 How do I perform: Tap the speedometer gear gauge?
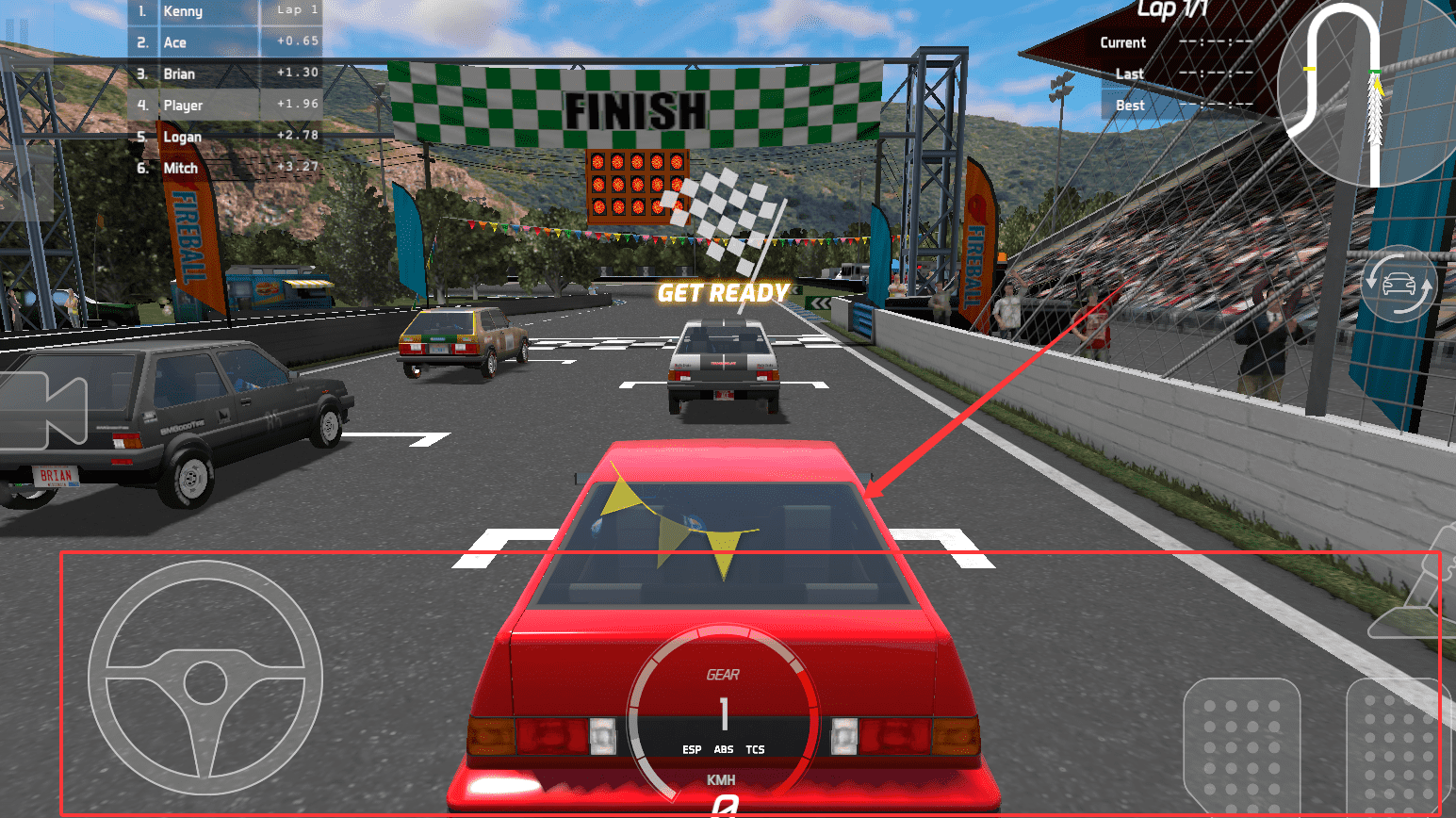[x=723, y=716]
